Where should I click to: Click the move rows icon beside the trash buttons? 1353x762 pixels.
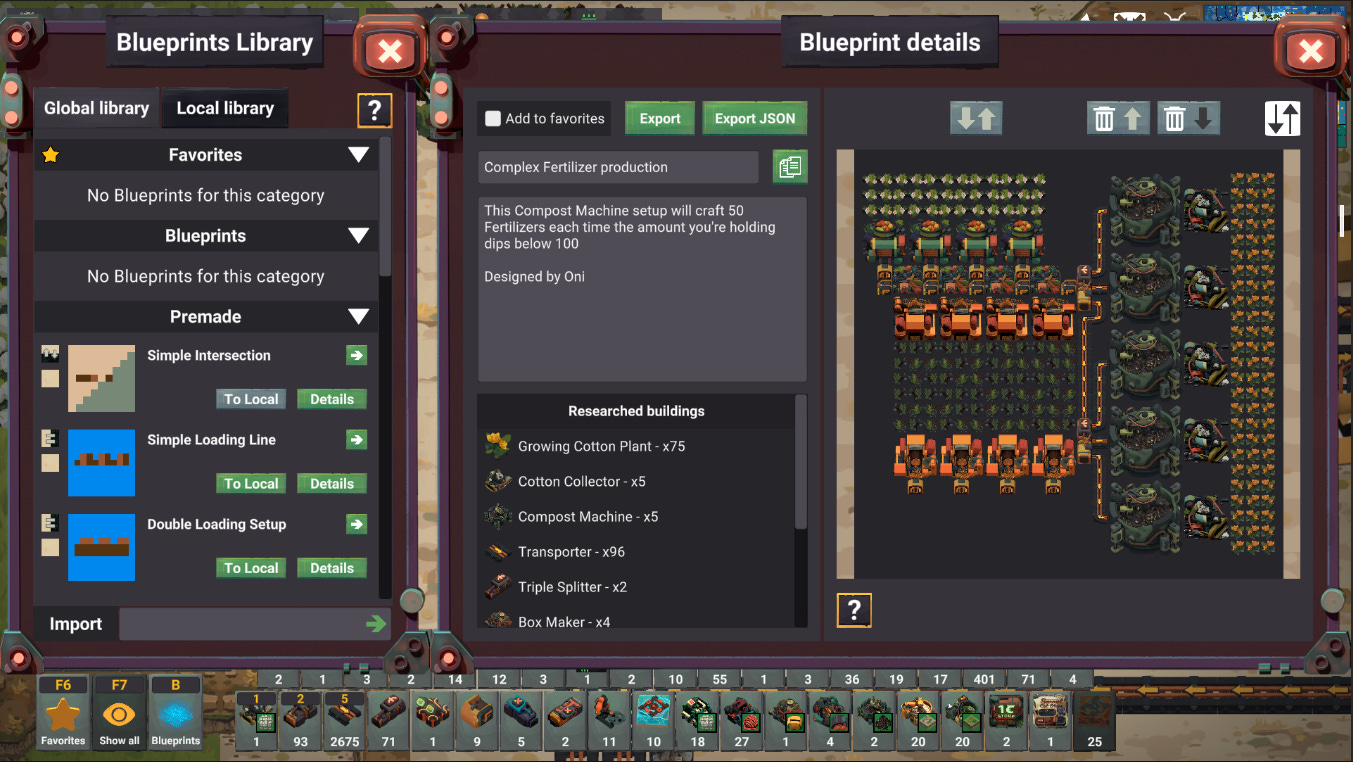click(x=975, y=118)
